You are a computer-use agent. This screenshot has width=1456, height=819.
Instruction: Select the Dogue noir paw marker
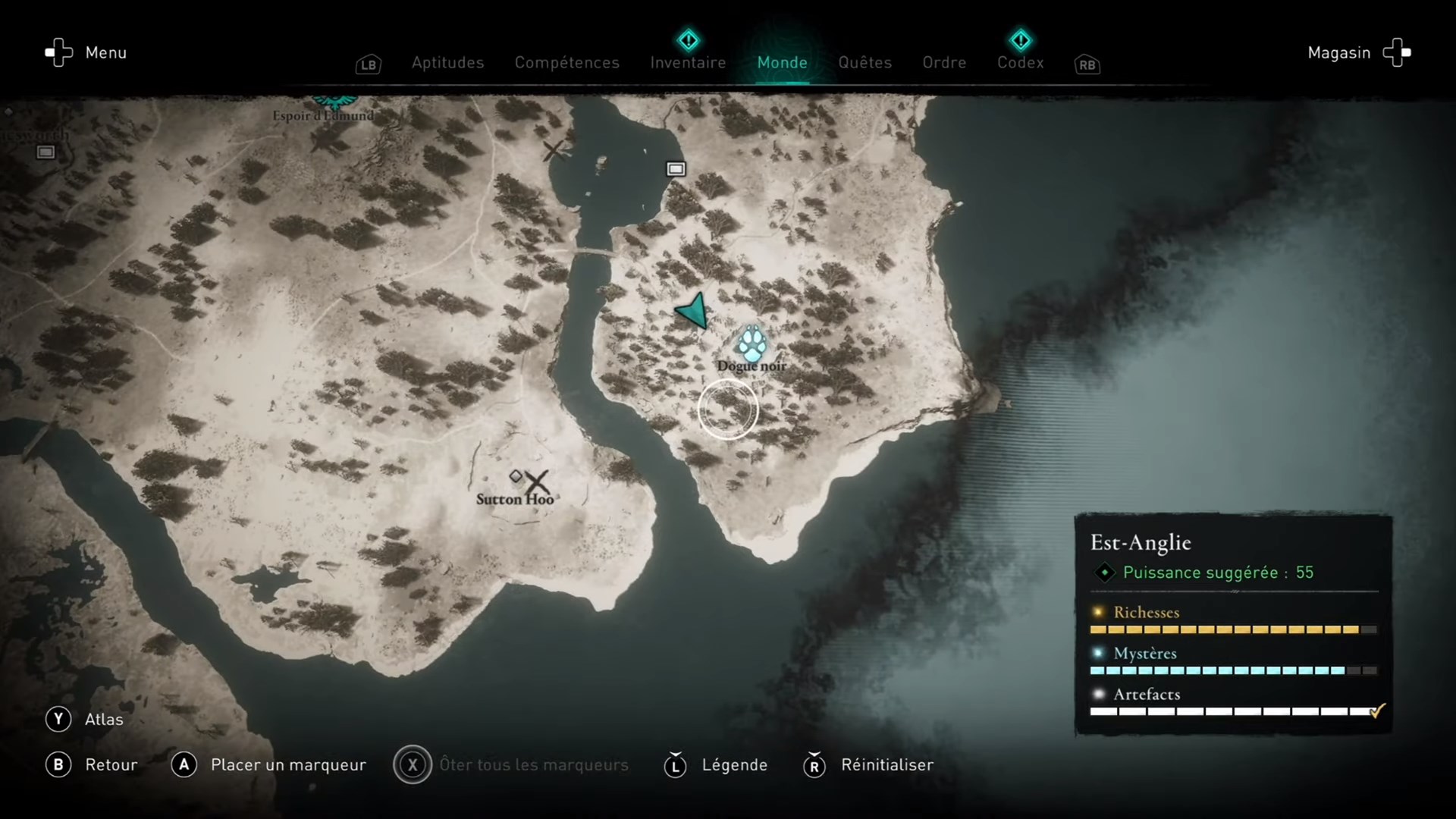[x=752, y=344]
